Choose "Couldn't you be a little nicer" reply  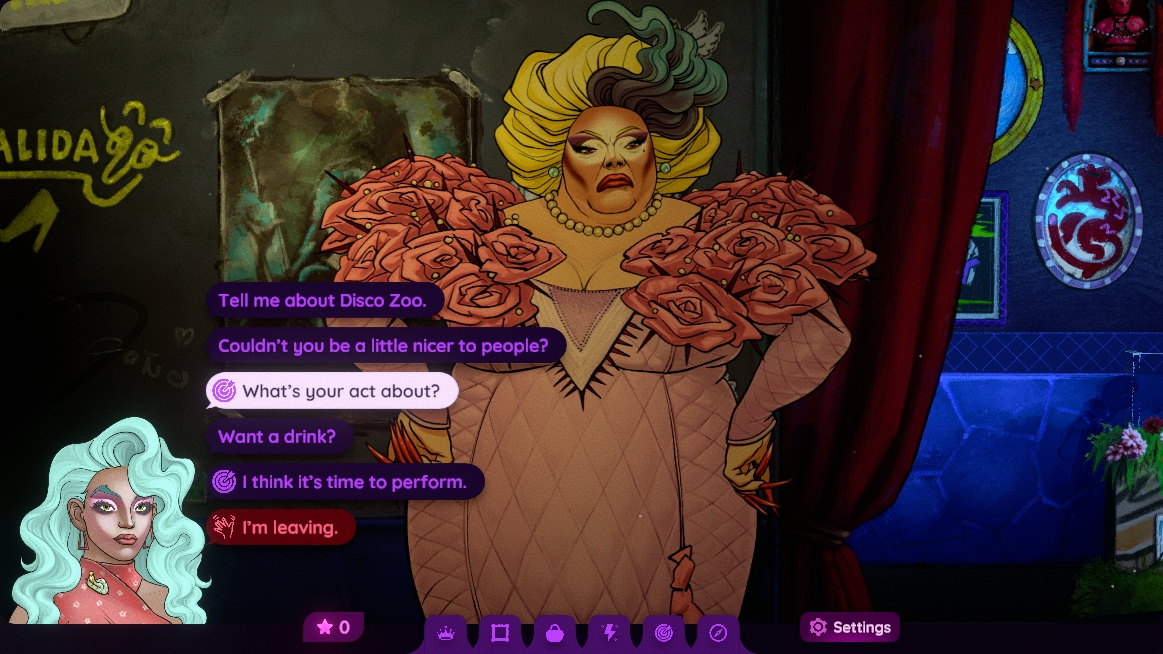point(384,346)
